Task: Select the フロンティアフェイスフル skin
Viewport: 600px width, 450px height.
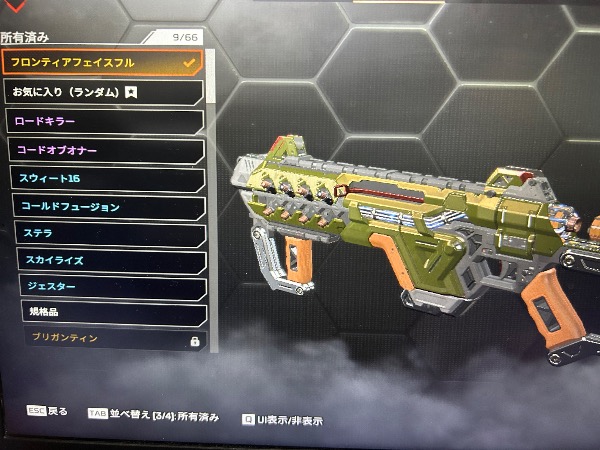Action: point(100,62)
